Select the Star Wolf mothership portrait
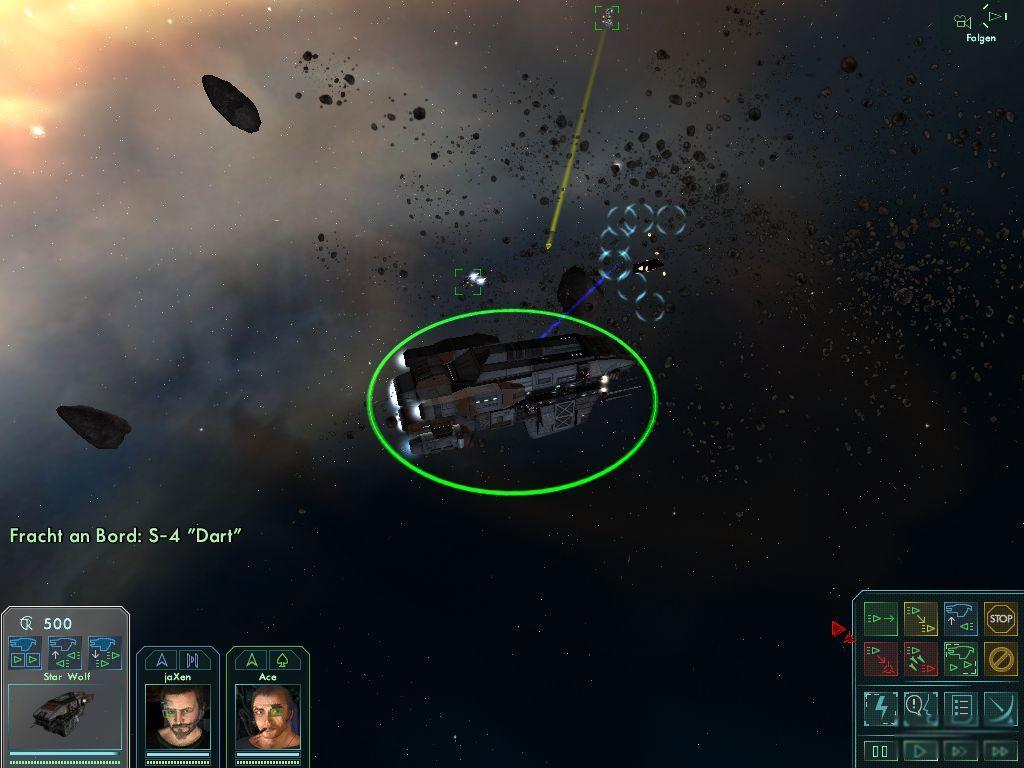This screenshot has width=1024, height=768. tap(64, 717)
